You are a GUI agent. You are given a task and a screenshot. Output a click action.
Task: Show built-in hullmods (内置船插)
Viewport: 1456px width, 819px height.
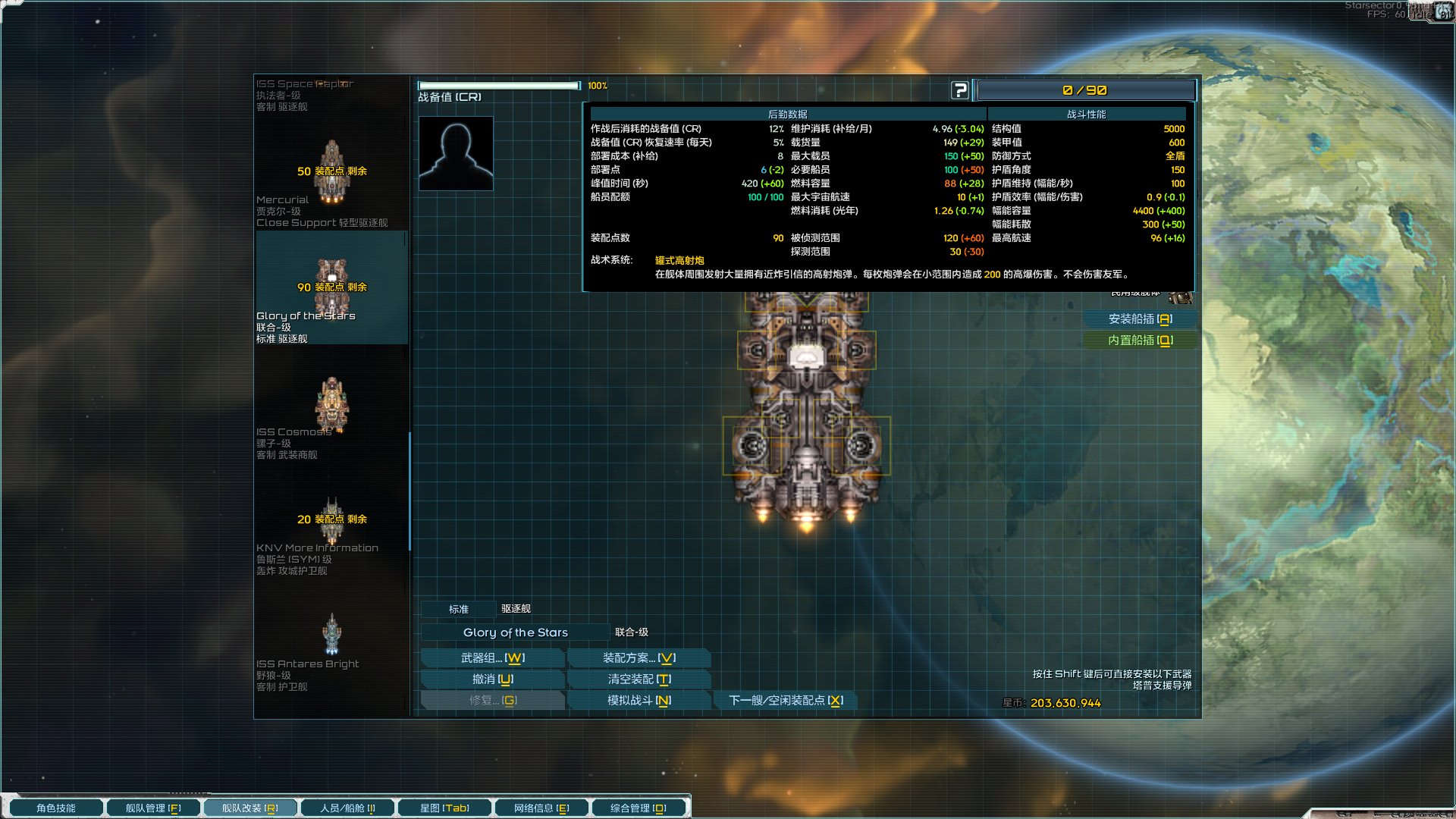coord(1140,340)
